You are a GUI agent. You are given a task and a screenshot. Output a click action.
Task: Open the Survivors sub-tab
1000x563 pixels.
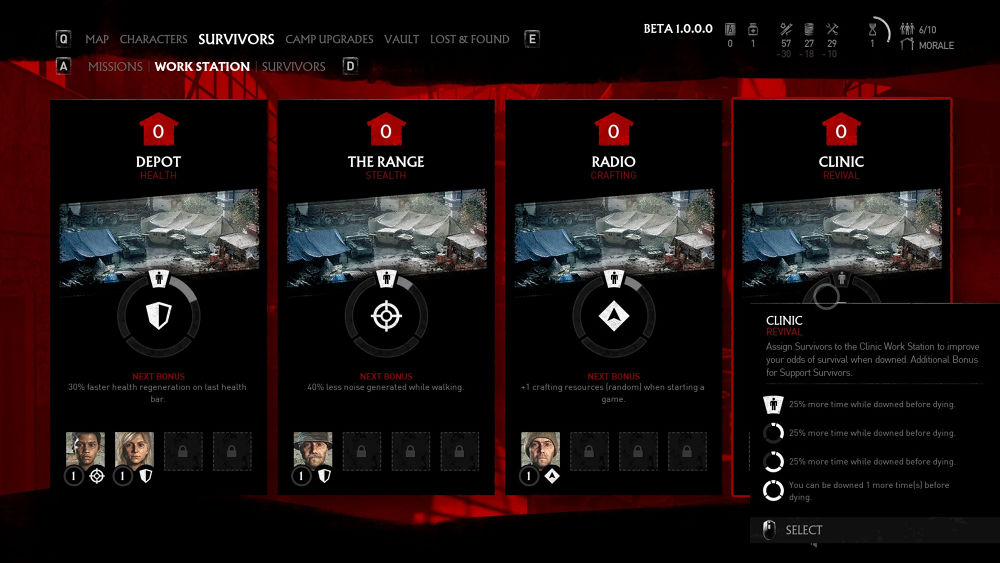[293, 66]
